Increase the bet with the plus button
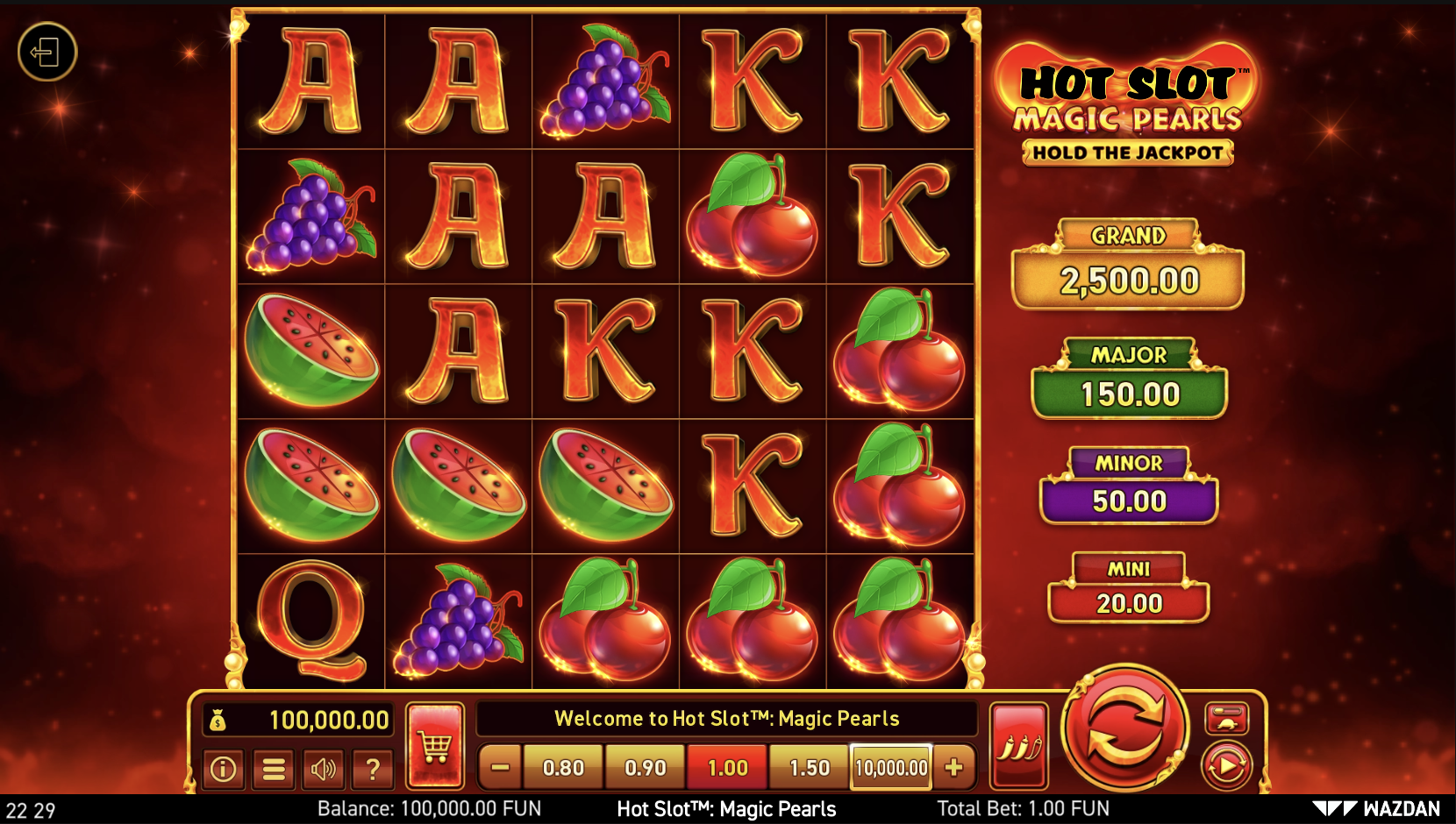Screen dimensions: 1456x824 (954, 768)
